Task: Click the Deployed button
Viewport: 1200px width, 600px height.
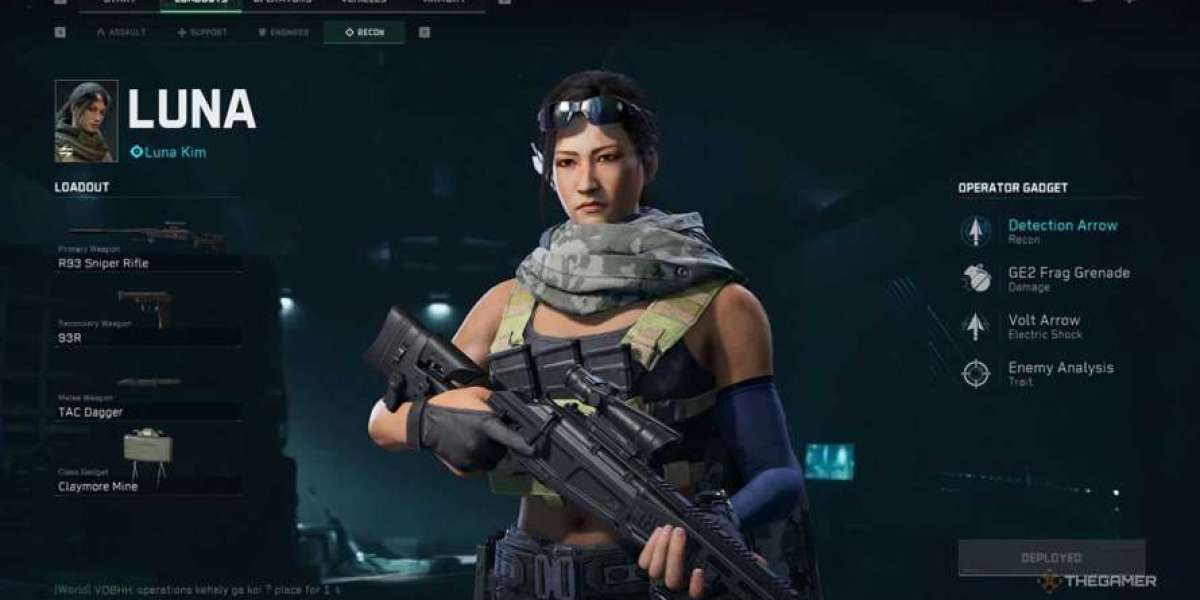Action: (x=1051, y=557)
